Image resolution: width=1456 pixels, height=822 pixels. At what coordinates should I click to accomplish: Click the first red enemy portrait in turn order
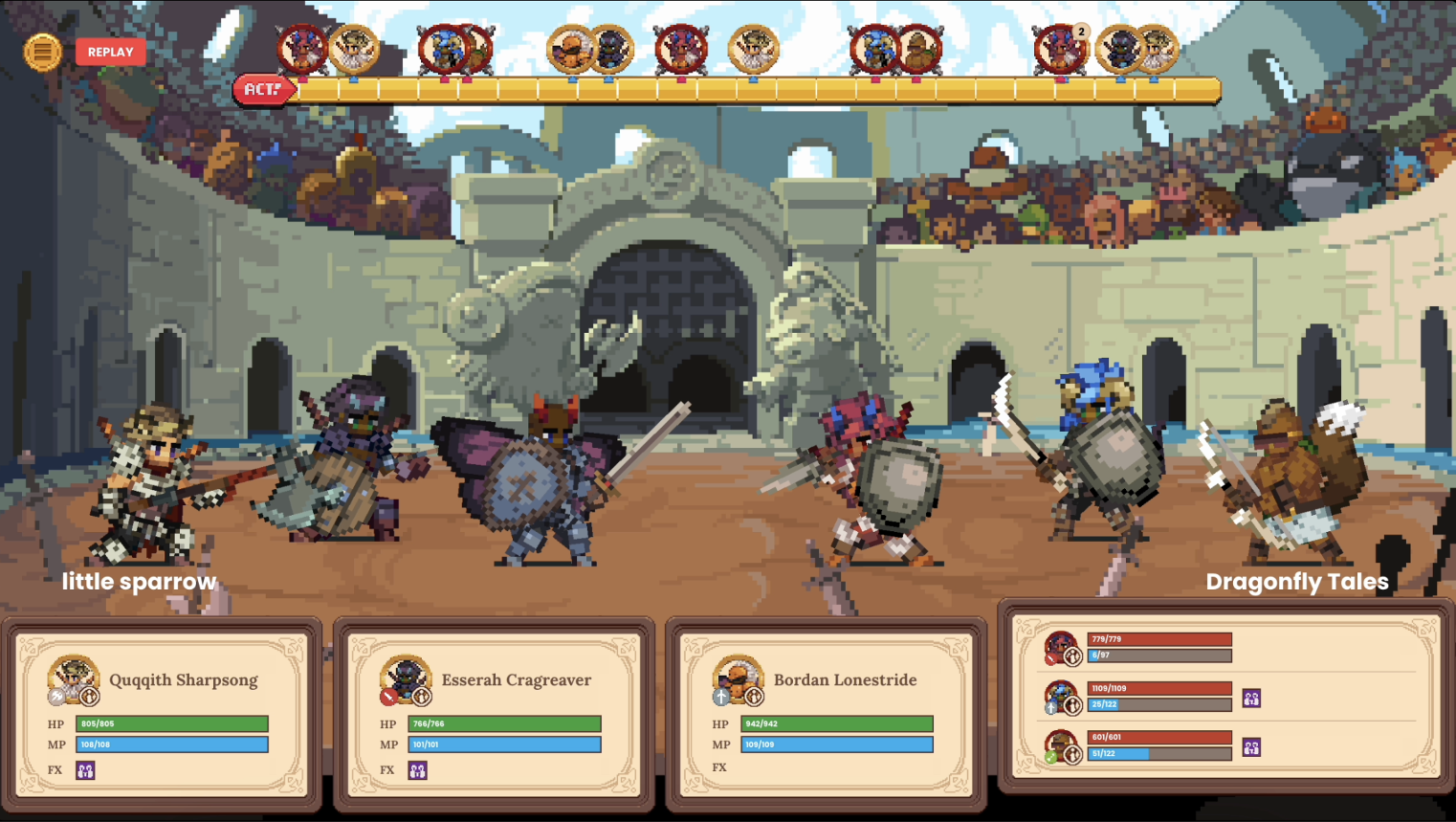pyautogui.click(x=300, y=50)
